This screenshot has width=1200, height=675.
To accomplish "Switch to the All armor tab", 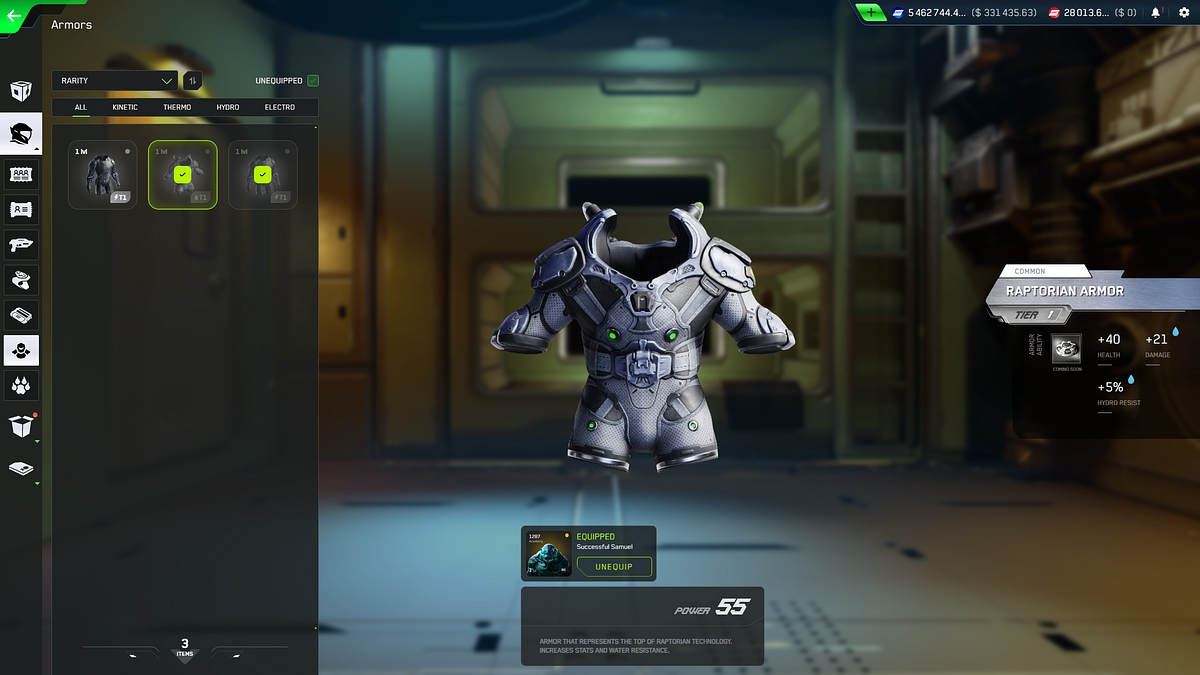I will [x=81, y=107].
